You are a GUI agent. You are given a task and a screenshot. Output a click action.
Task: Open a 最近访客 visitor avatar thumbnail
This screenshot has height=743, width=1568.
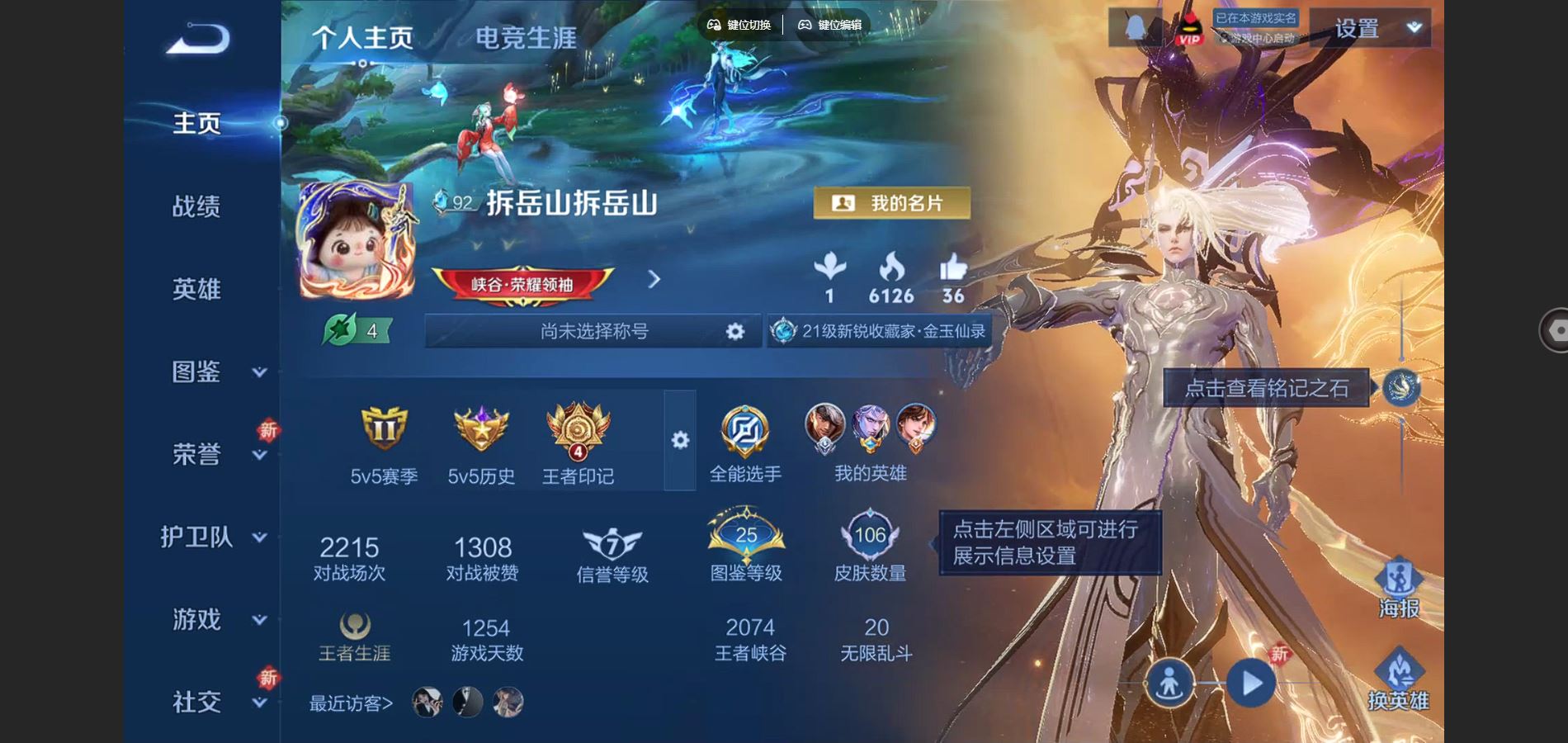(426, 703)
